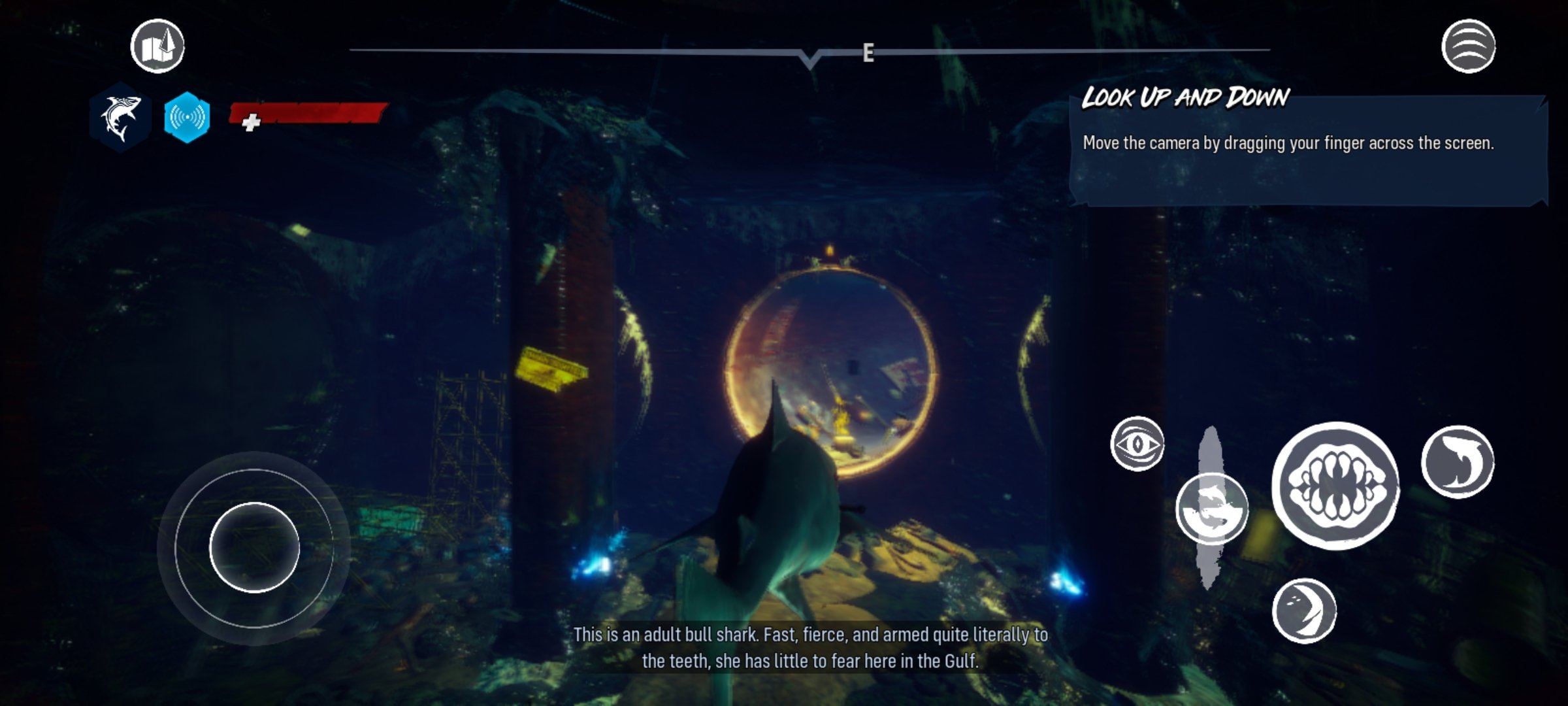Screen dimensions: 1568x706
Task: Activate the blue sonar hexagon ability
Action: [x=187, y=118]
